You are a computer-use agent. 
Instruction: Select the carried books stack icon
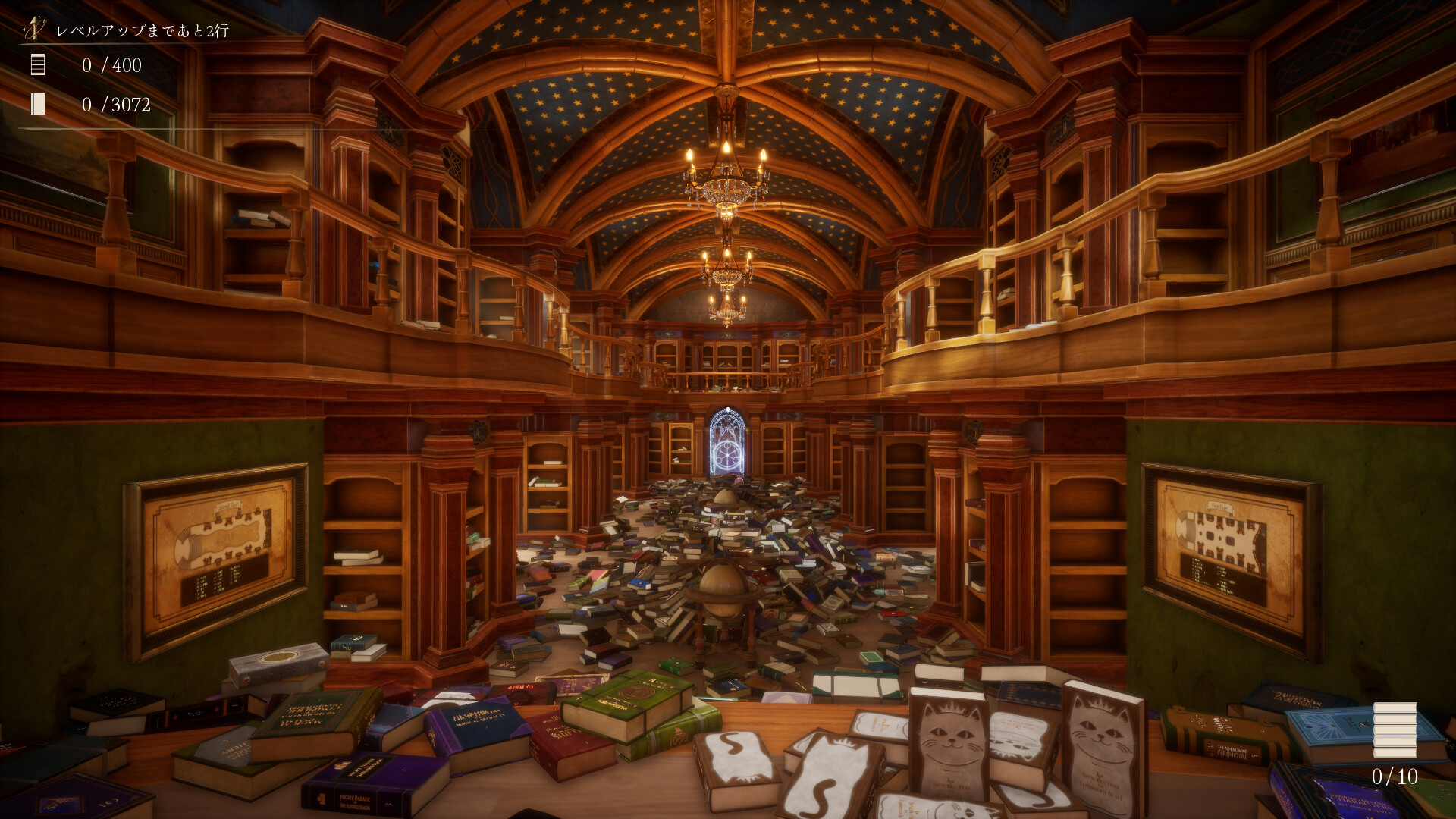1395,730
